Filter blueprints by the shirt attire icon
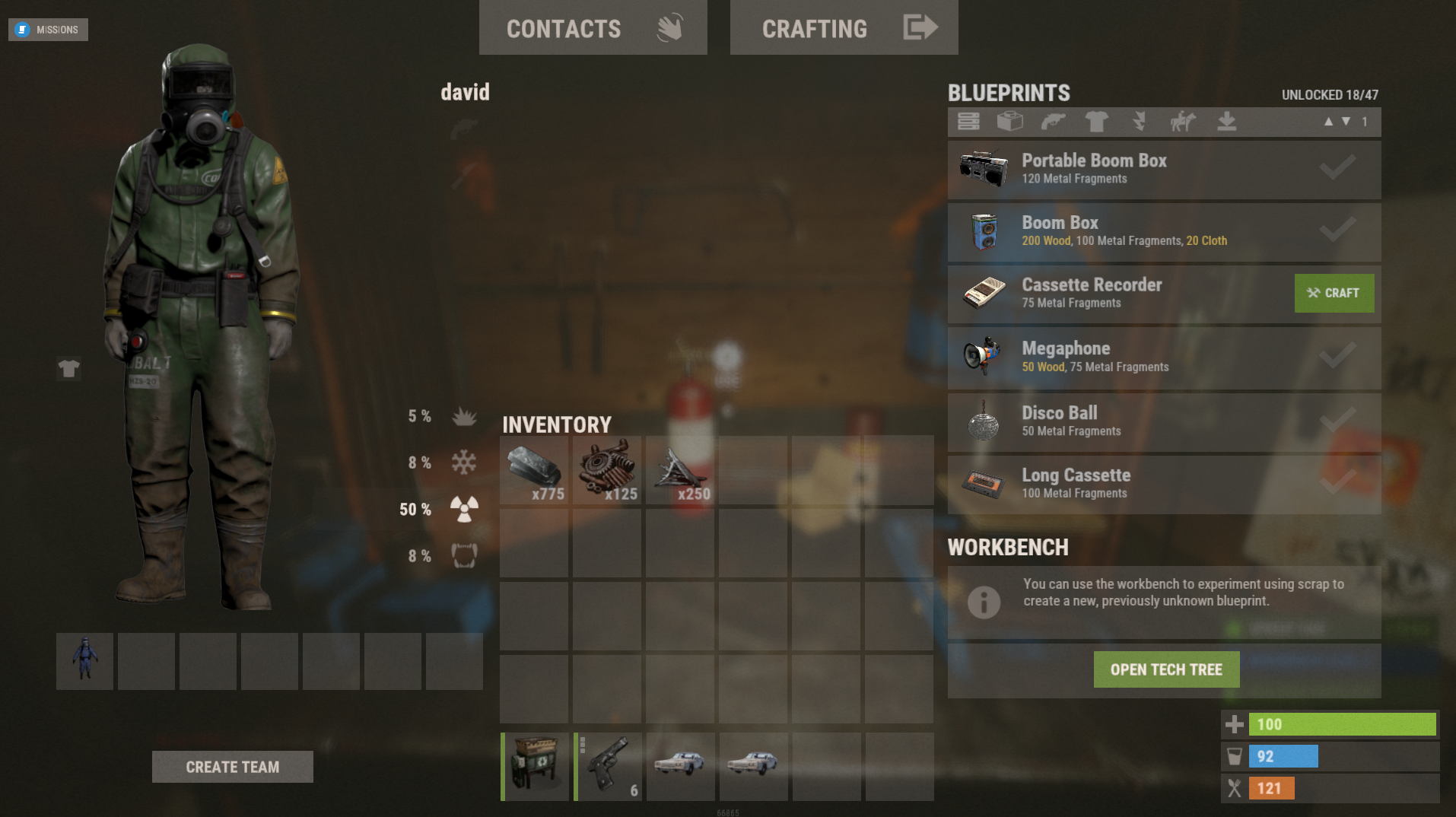This screenshot has width=1456, height=817. 1096,122
